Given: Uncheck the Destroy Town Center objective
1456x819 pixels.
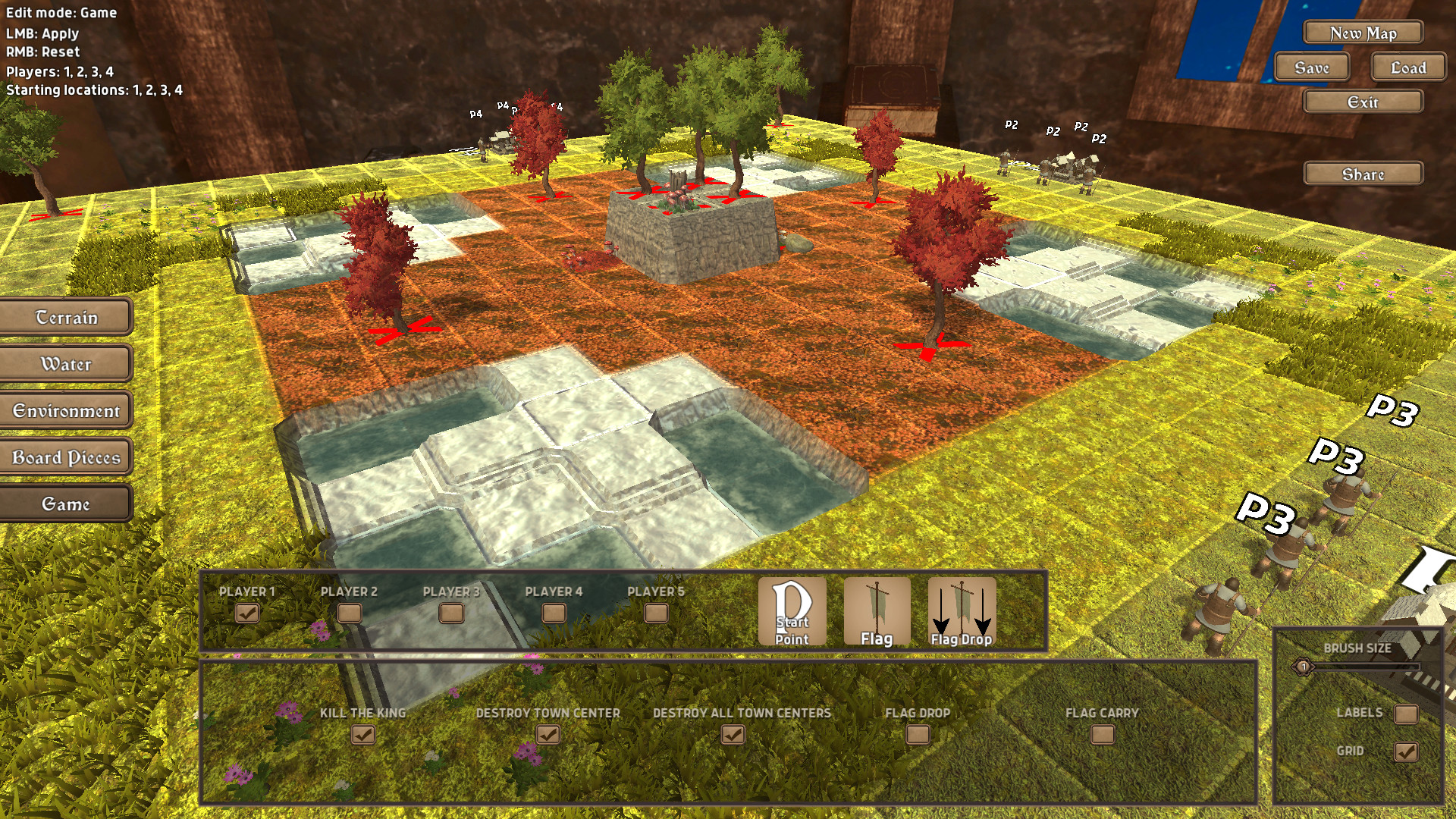Looking at the screenshot, I should pyautogui.click(x=548, y=734).
